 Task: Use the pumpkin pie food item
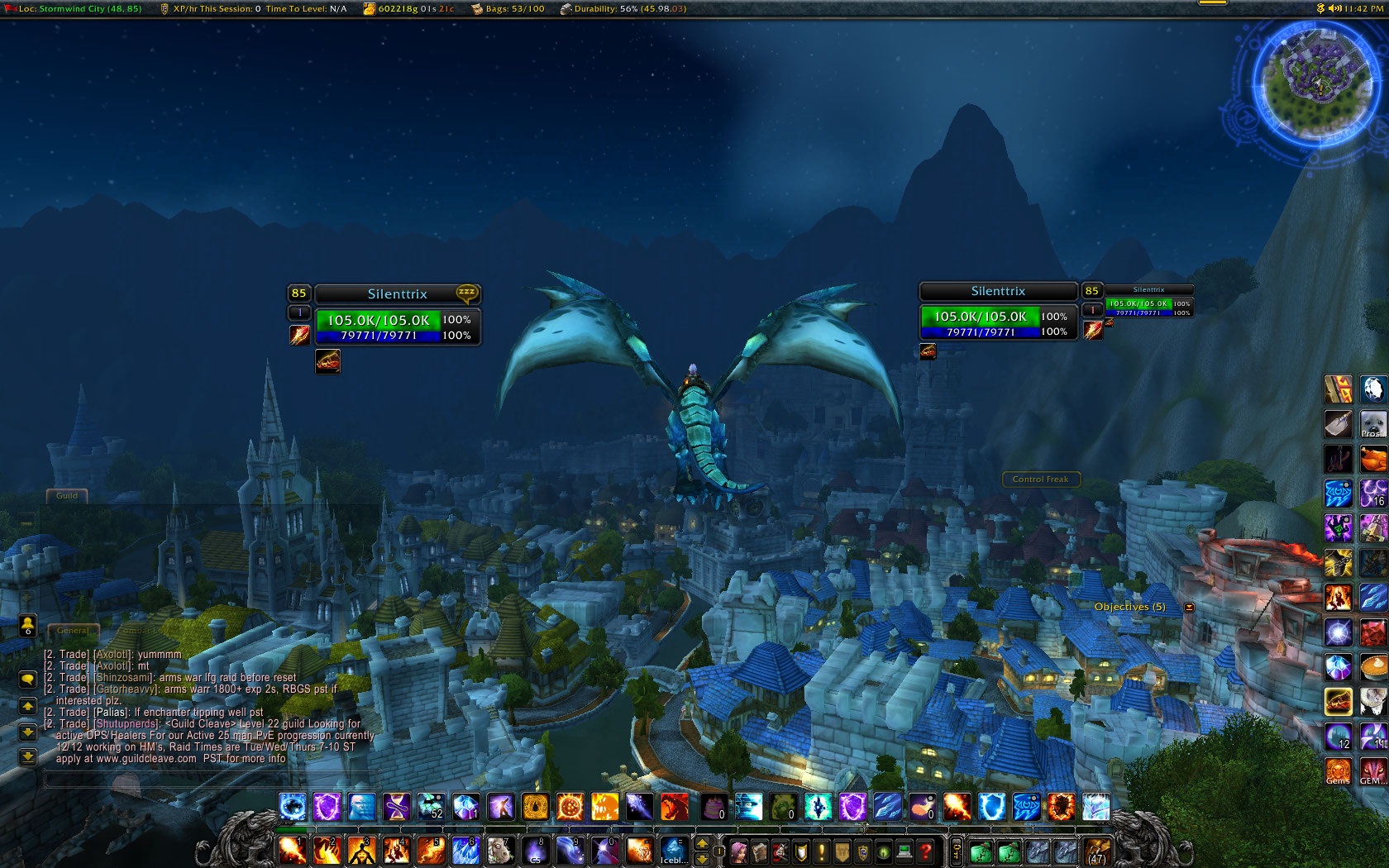tap(1372, 665)
